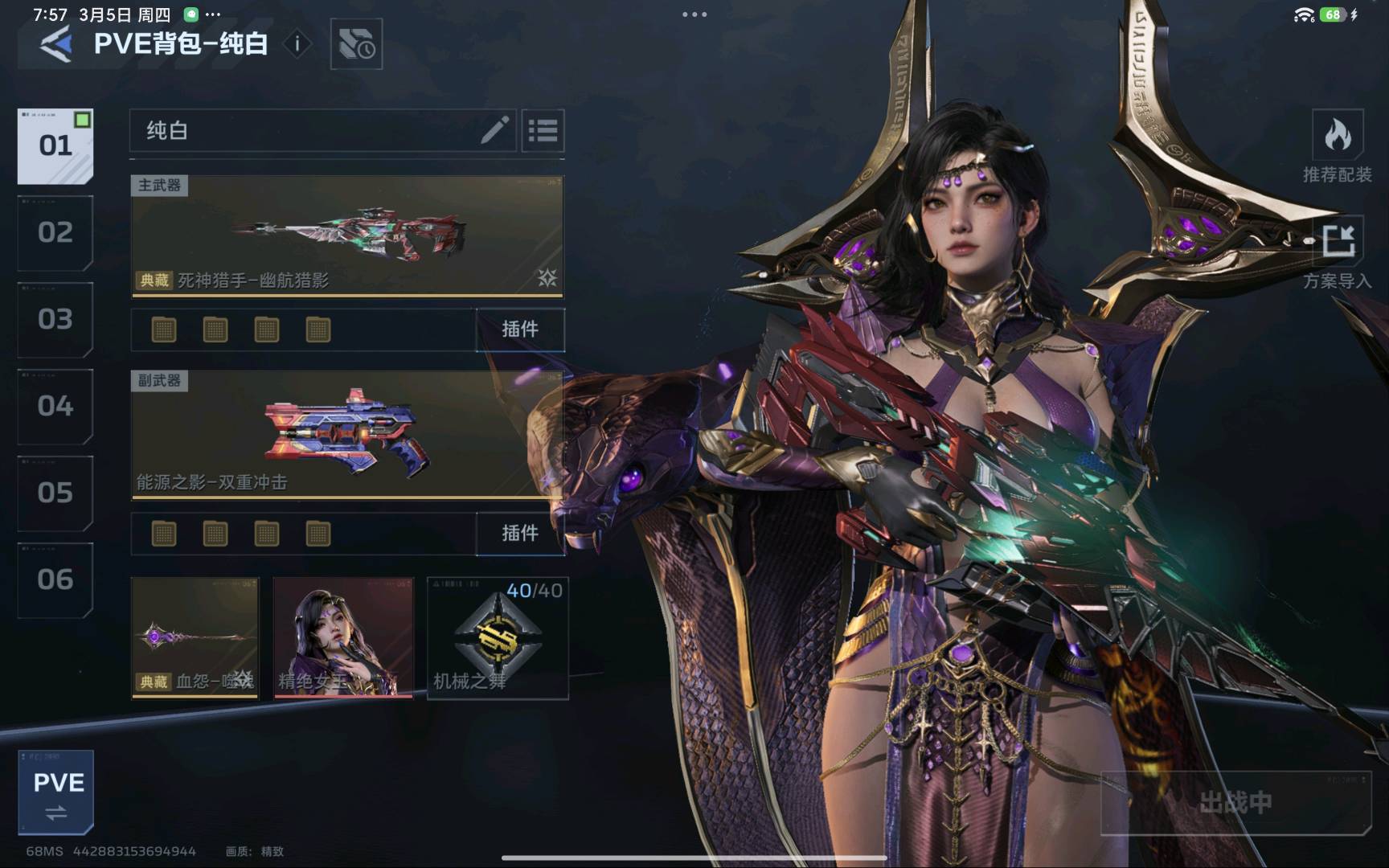
Task: Go back using the arrow button
Action: [x=55, y=43]
